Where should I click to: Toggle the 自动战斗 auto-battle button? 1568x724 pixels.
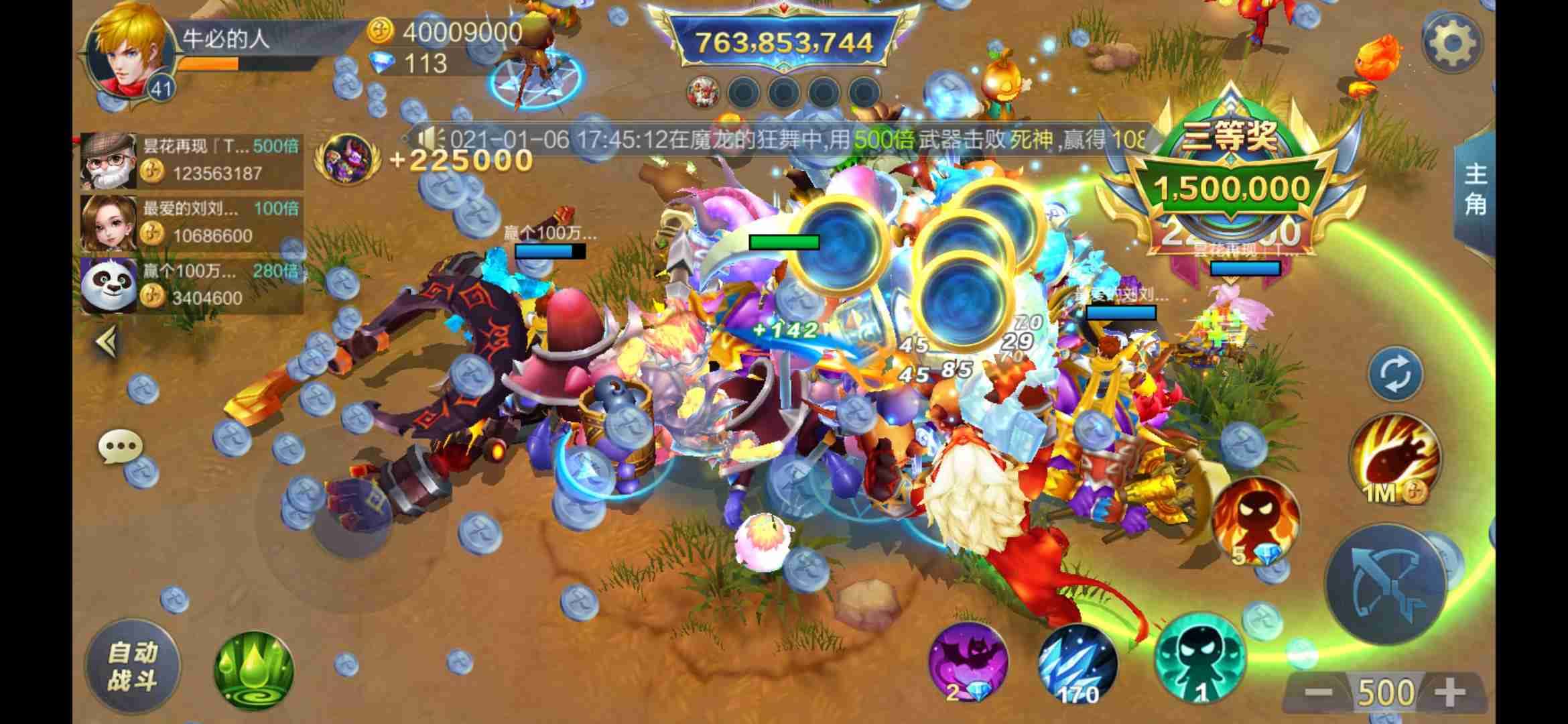(132, 667)
